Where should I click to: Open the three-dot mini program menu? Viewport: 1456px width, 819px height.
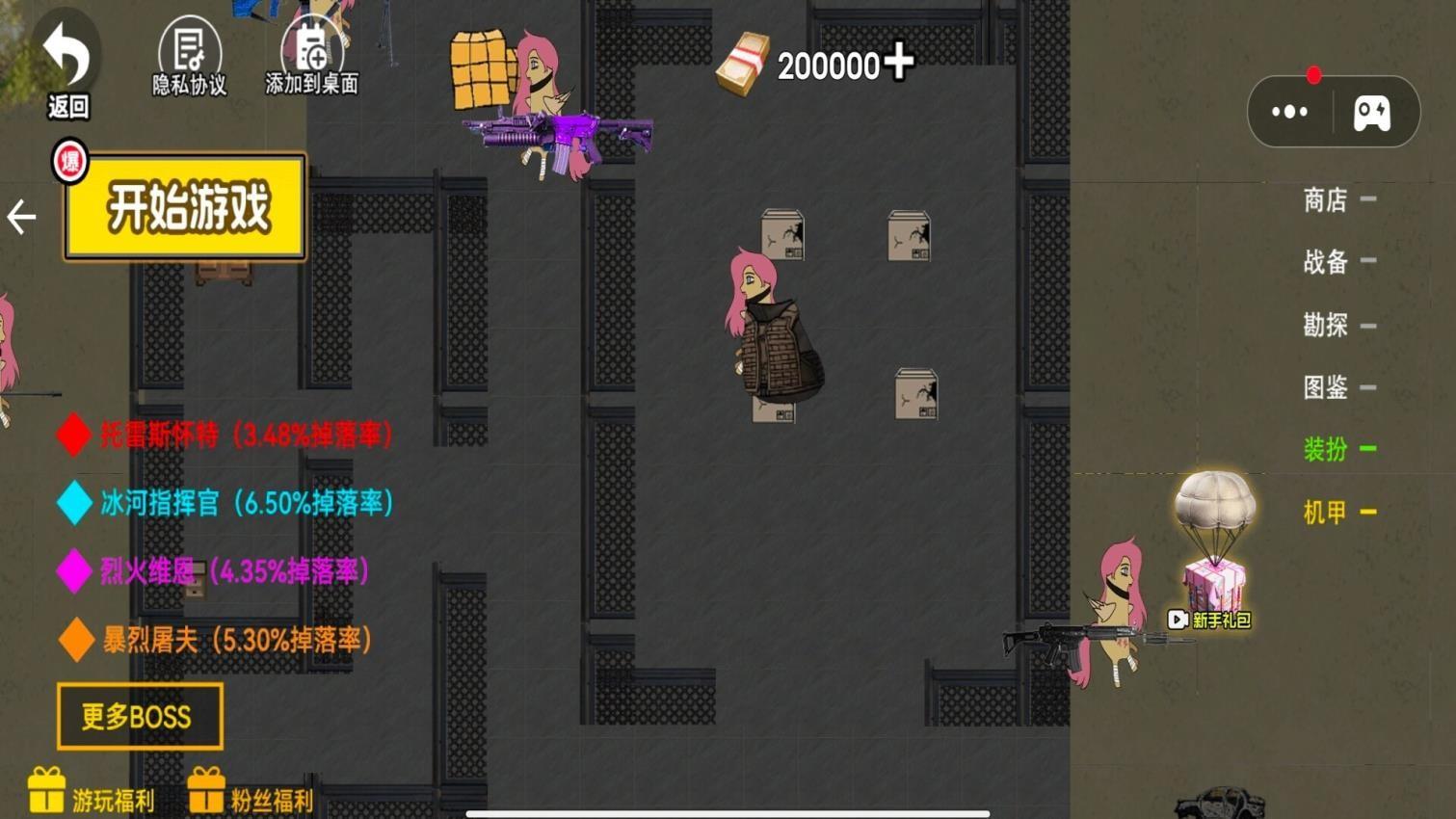(1289, 112)
